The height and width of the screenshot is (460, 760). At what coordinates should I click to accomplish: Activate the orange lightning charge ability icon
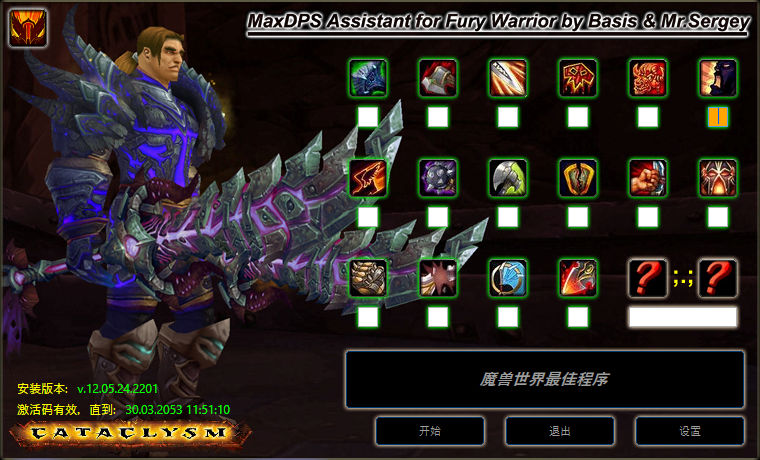(368, 178)
